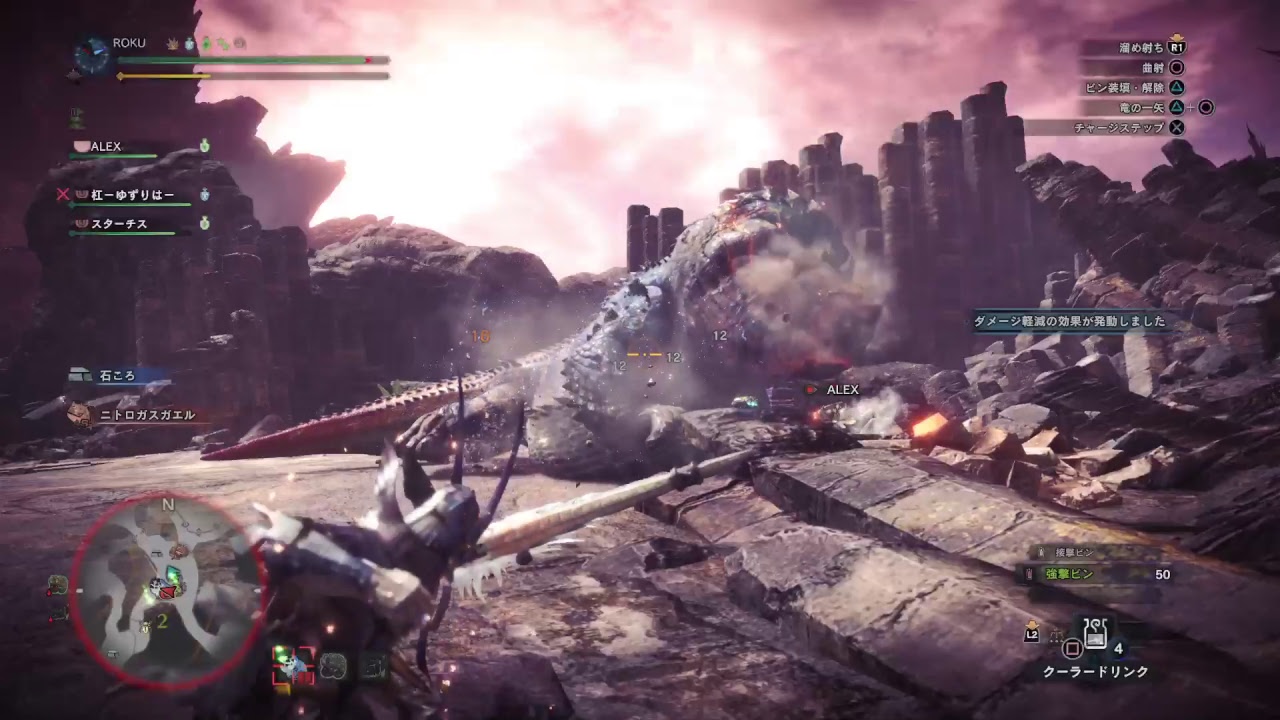Click ROKU's yellow stamina bar
The image size is (1280, 720).
point(165,76)
